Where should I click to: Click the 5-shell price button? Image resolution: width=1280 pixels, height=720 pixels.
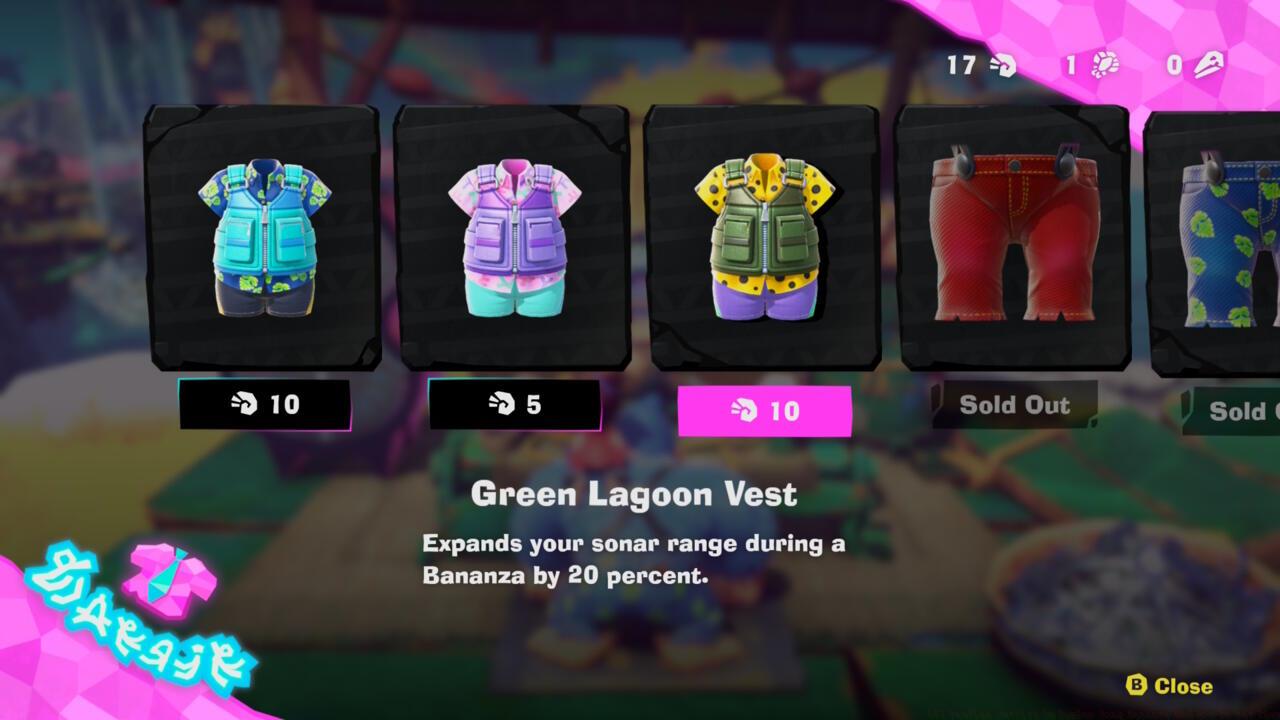(x=513, y=406)
